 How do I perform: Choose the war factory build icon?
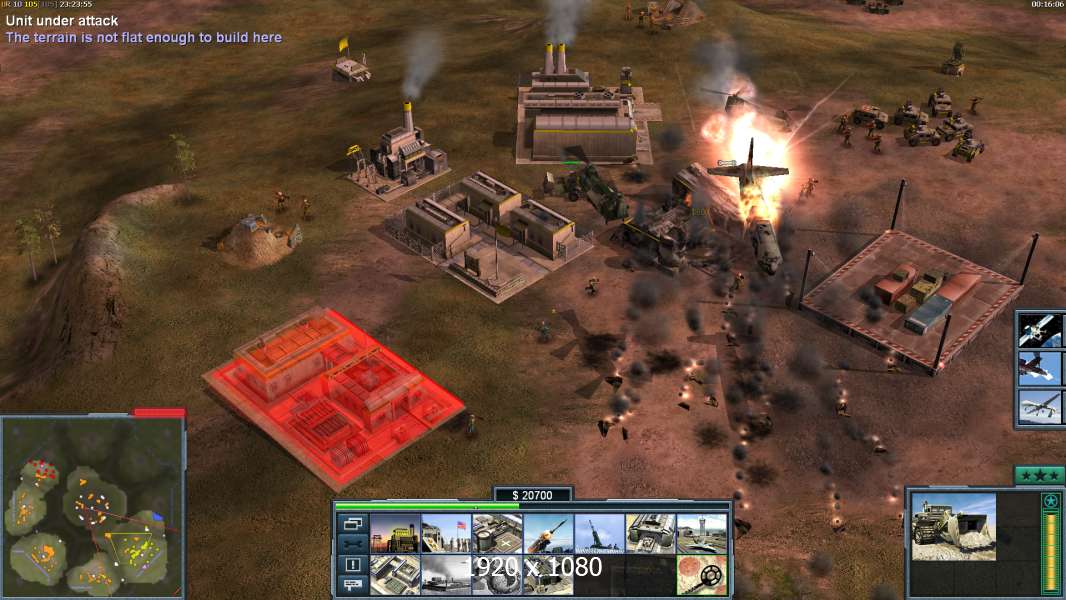point(650,533)
